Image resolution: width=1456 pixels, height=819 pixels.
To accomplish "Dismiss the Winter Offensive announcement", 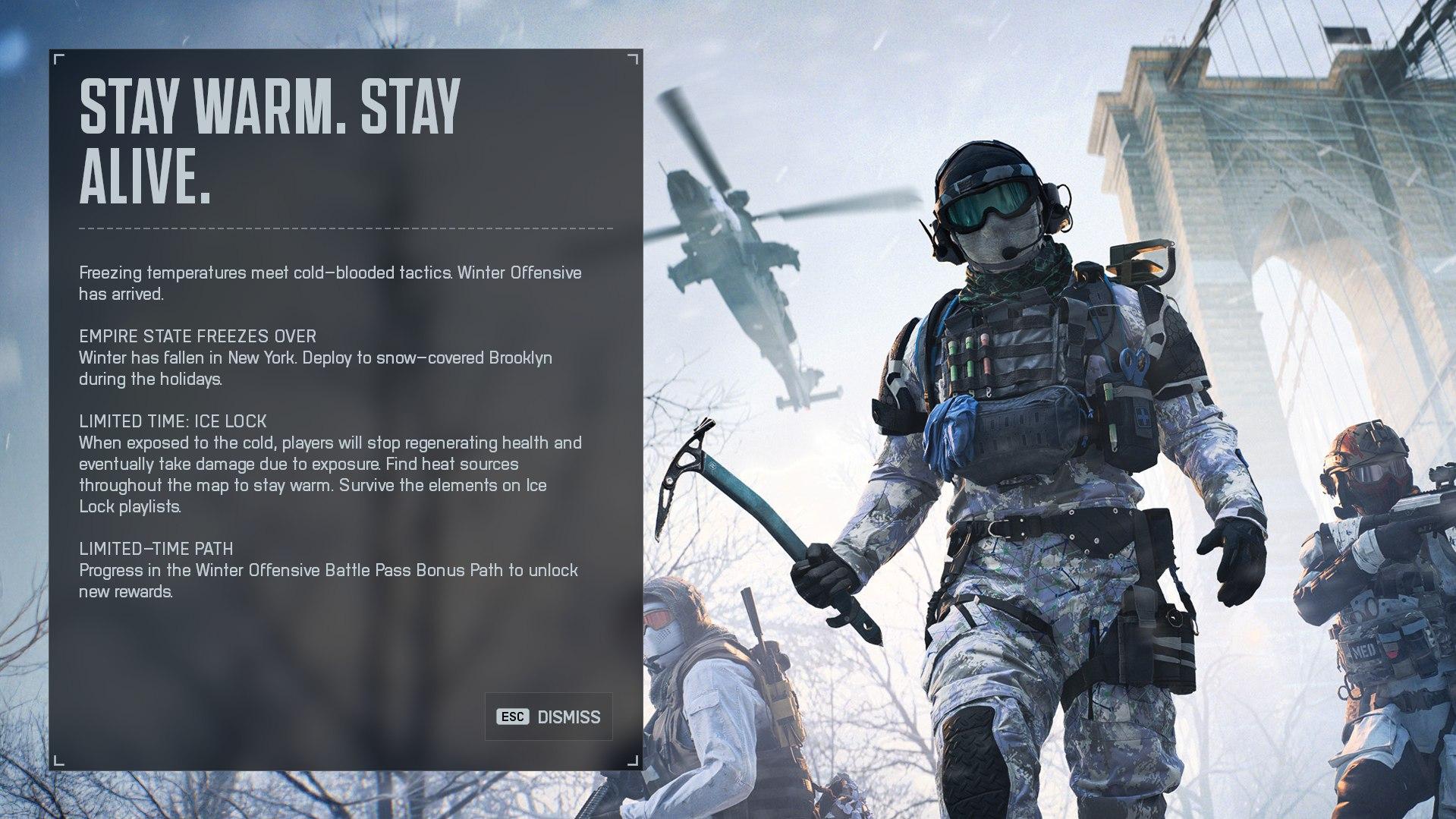I will coord(548,716).
